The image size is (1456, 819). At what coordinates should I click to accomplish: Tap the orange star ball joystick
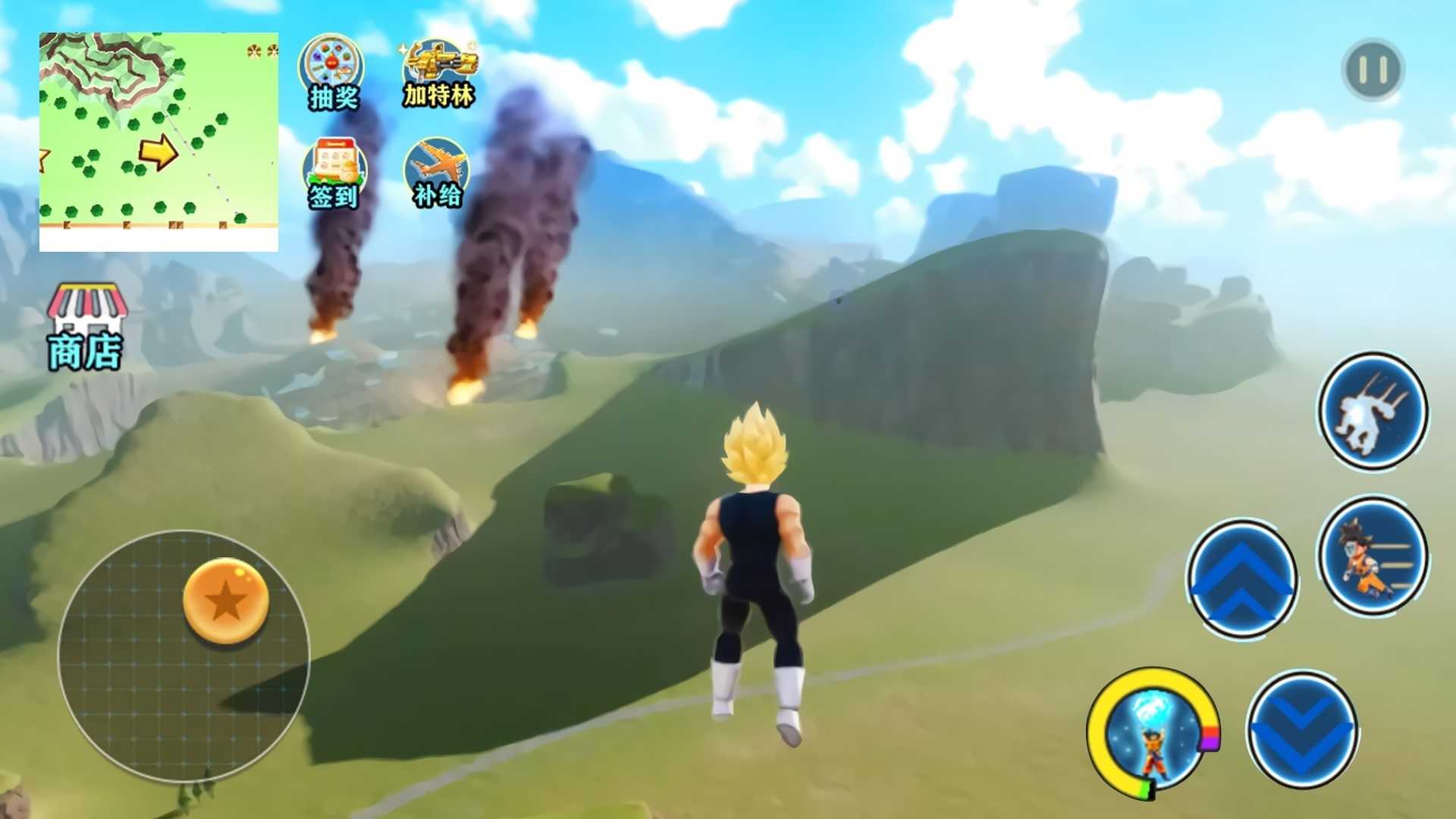tap(226, 601)
